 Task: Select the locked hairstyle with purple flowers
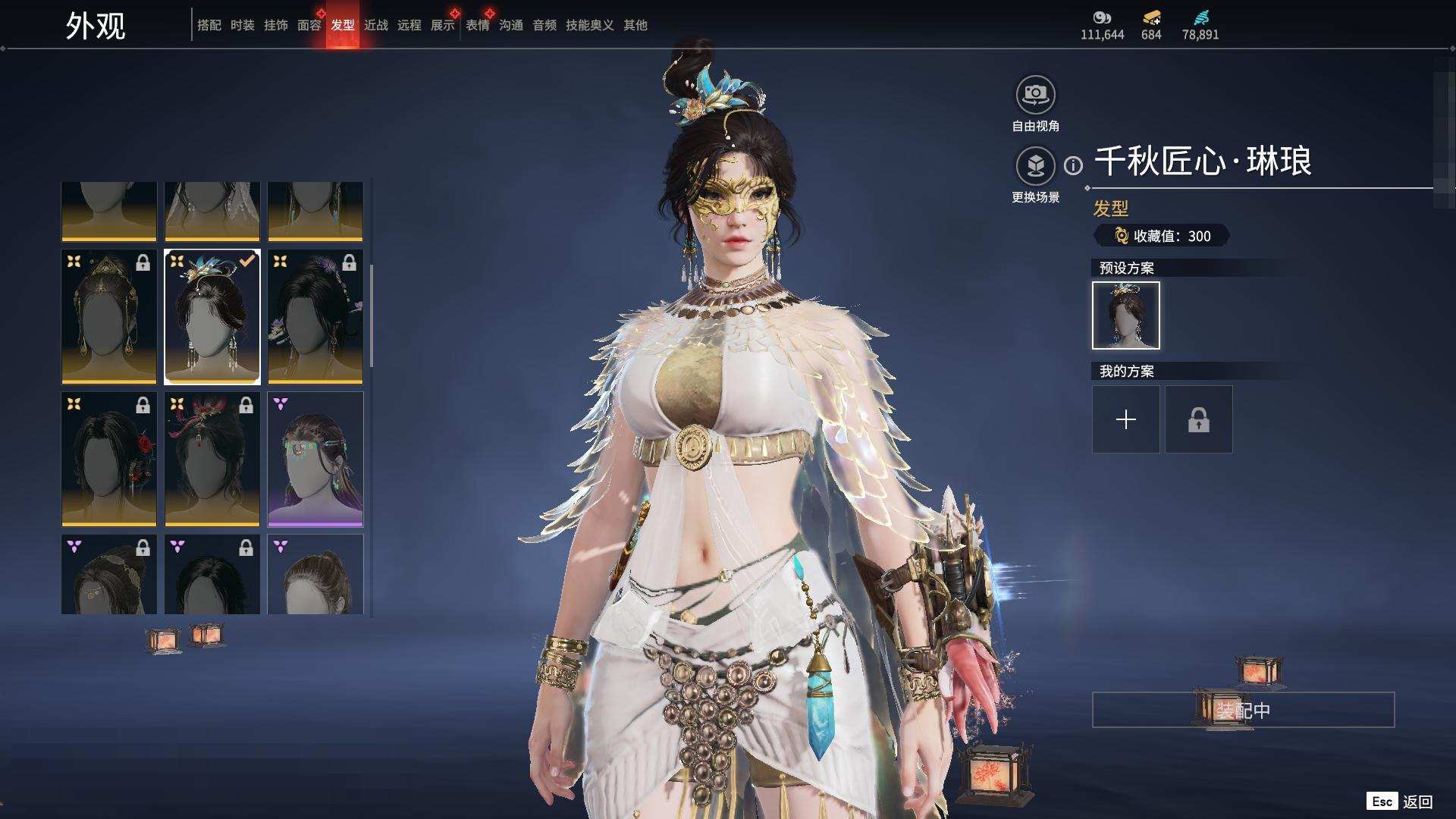pos(315,316)
